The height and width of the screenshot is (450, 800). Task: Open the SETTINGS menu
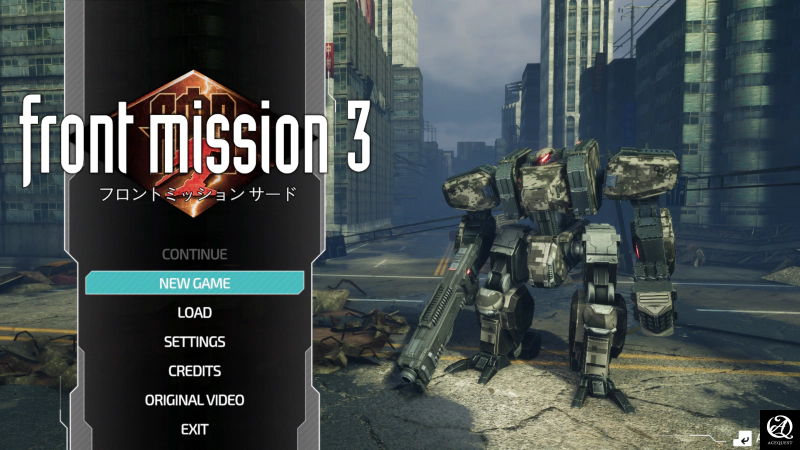(x=194, y=341)
